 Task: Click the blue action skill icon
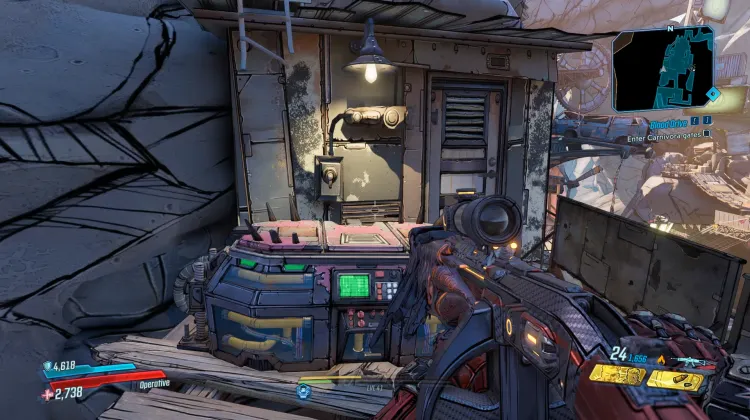pos(304,391)
